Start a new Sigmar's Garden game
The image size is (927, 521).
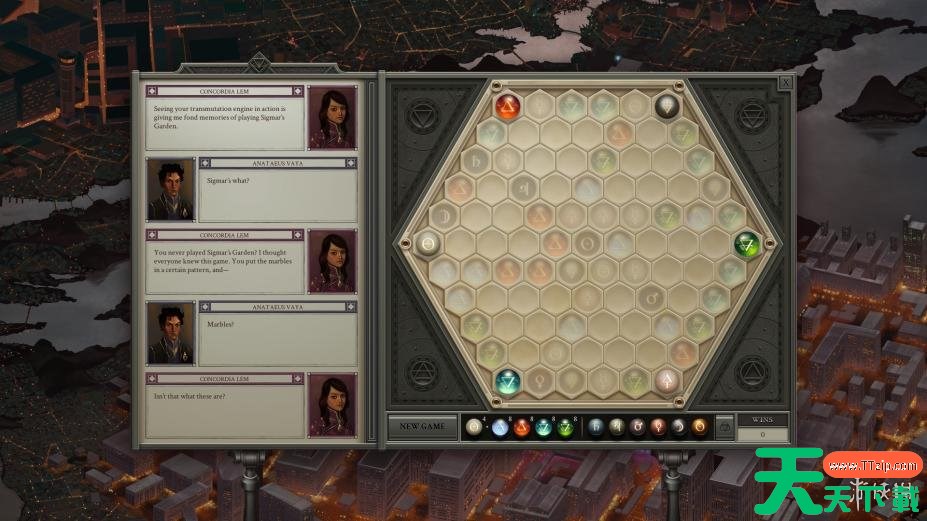pos(422,426)
